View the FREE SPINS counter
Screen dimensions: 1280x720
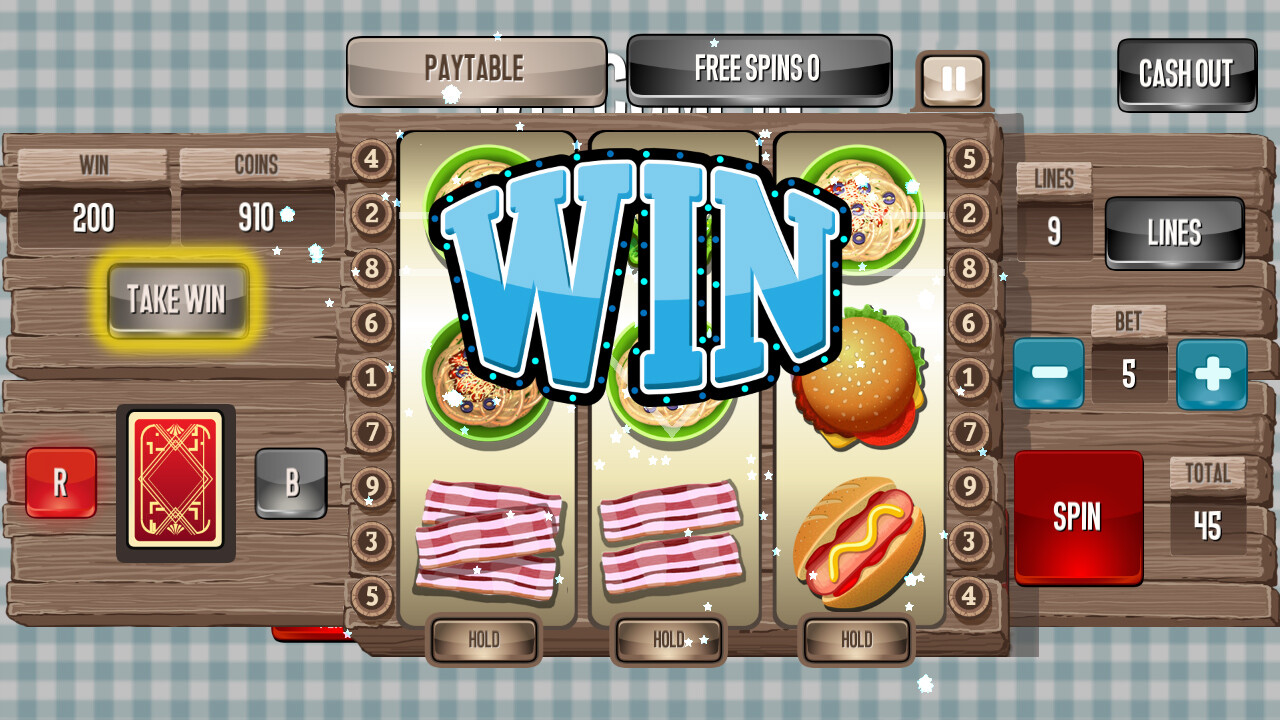(758, 70)
